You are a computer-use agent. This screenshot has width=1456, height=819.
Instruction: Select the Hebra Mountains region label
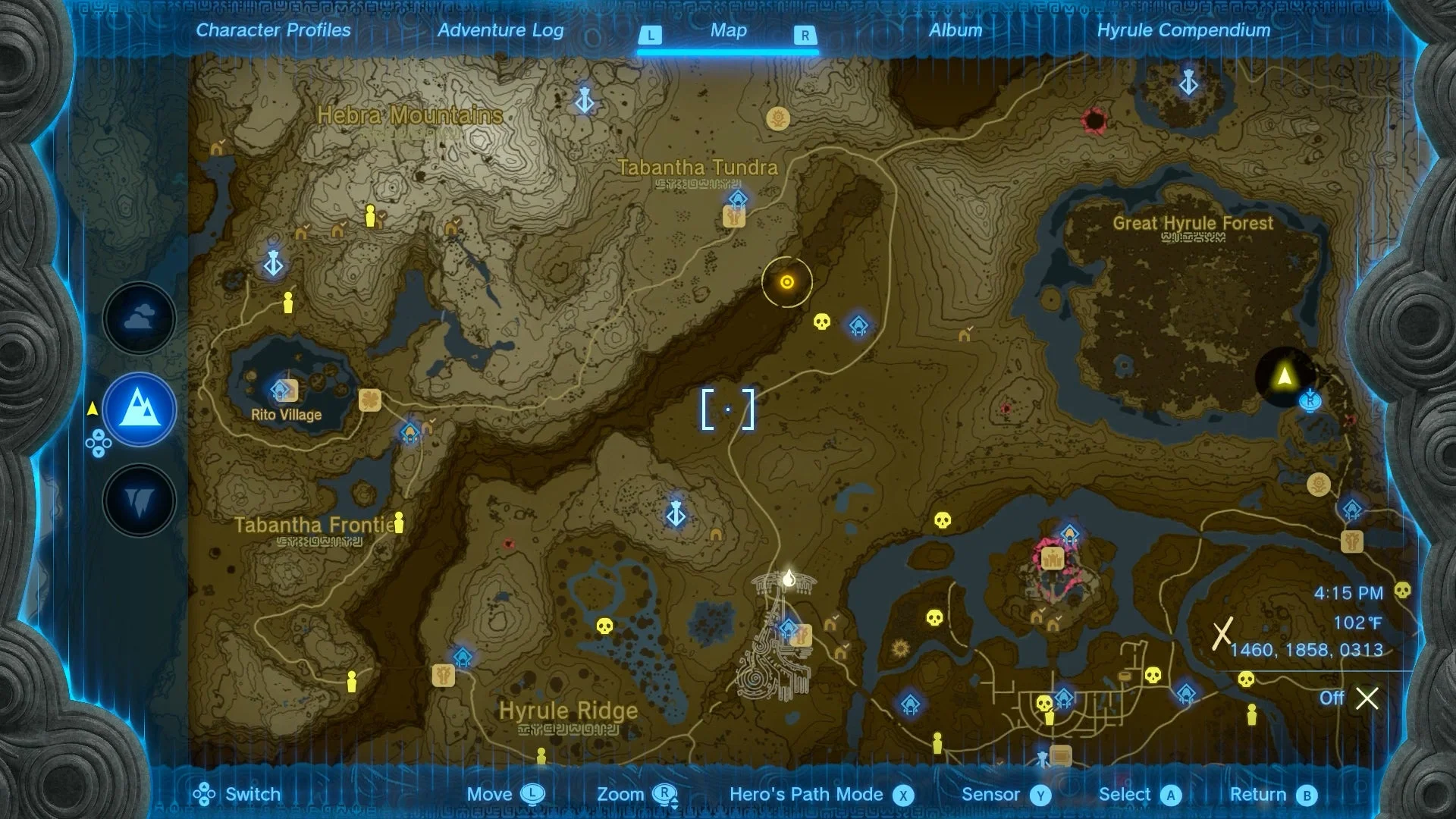pos(409,115)
